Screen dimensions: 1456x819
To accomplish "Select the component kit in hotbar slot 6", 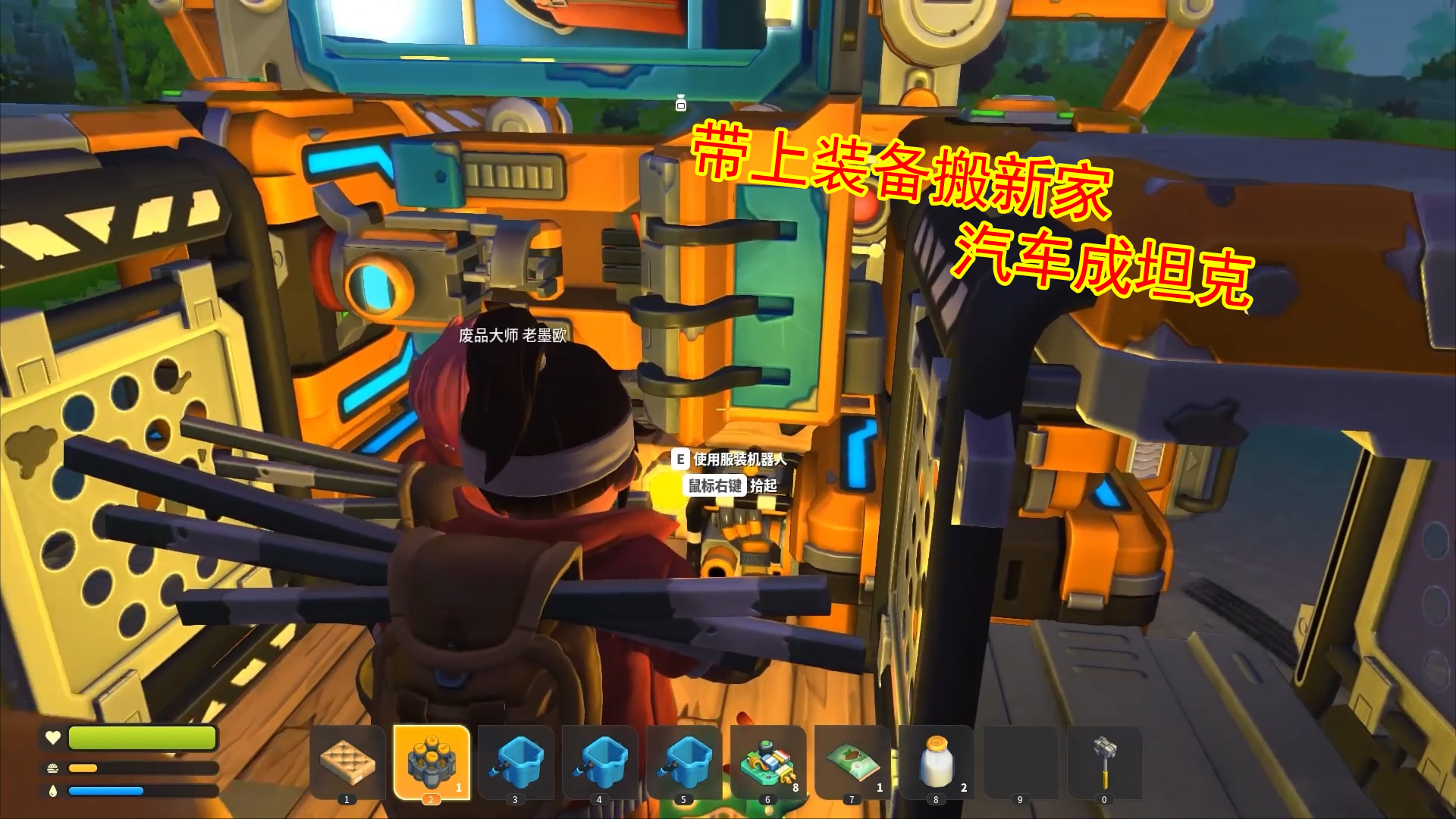I will [767, 762].
